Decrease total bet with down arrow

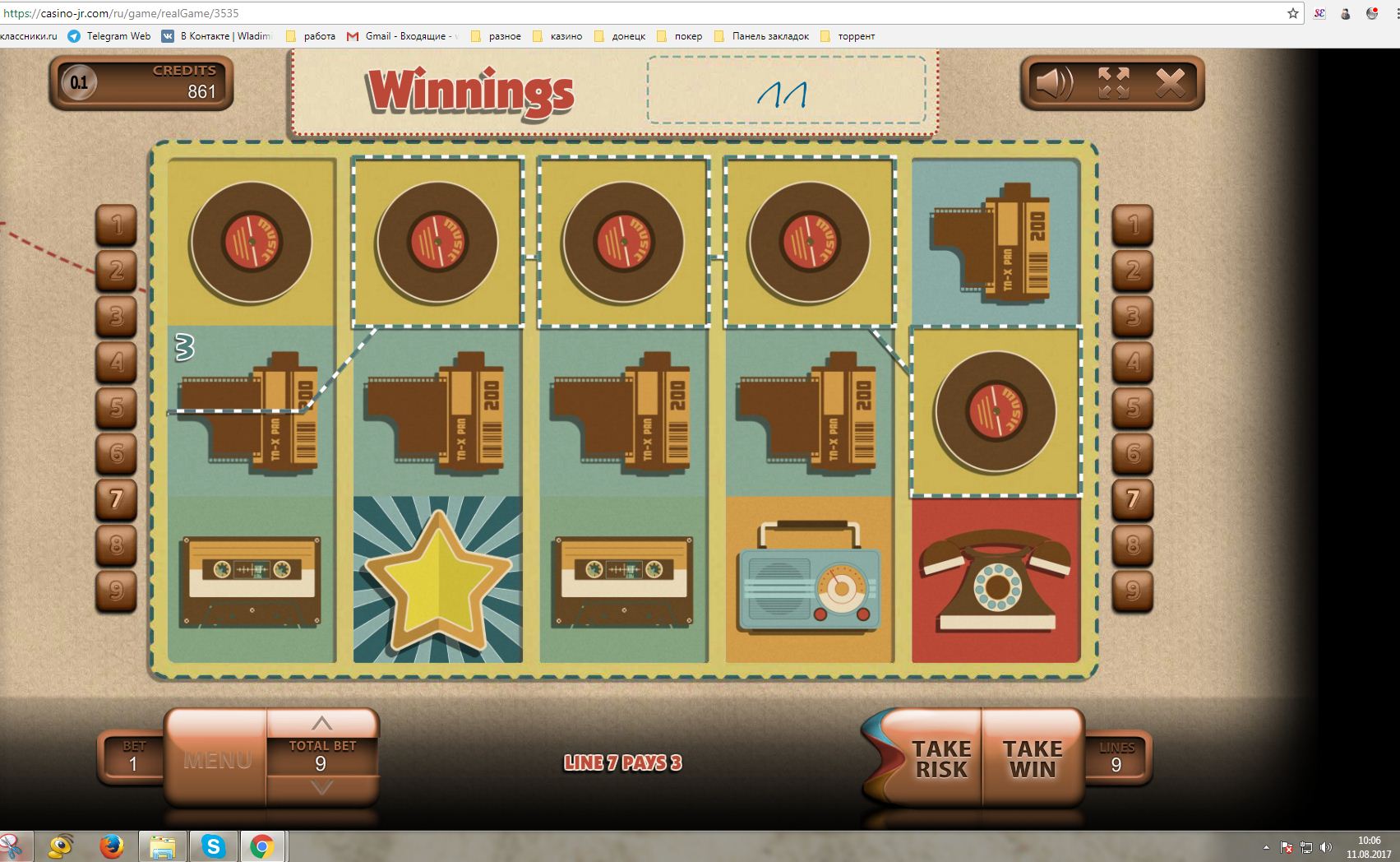pyautogui.click(x=321, y=788)
